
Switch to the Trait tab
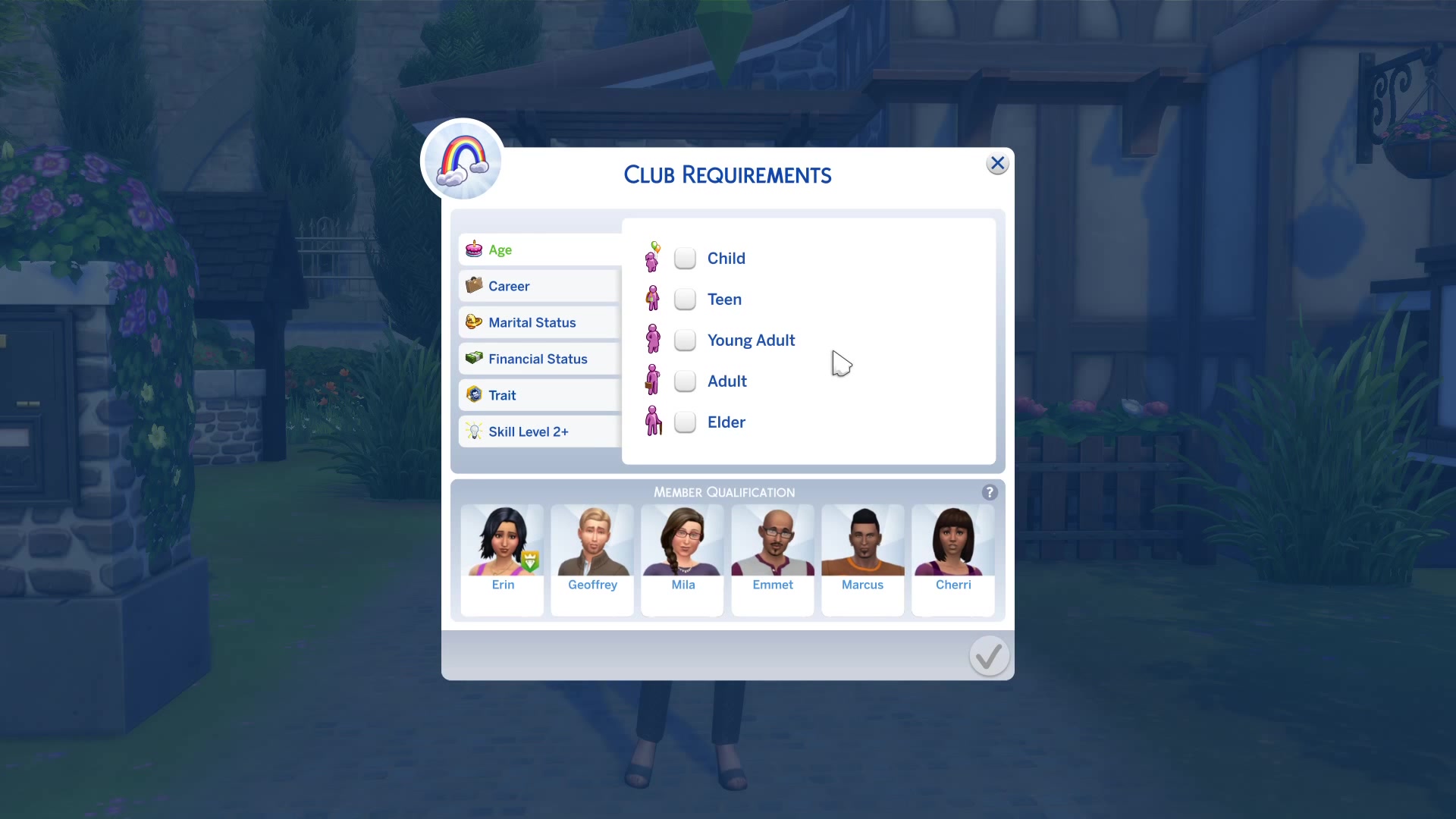[540, 395]
